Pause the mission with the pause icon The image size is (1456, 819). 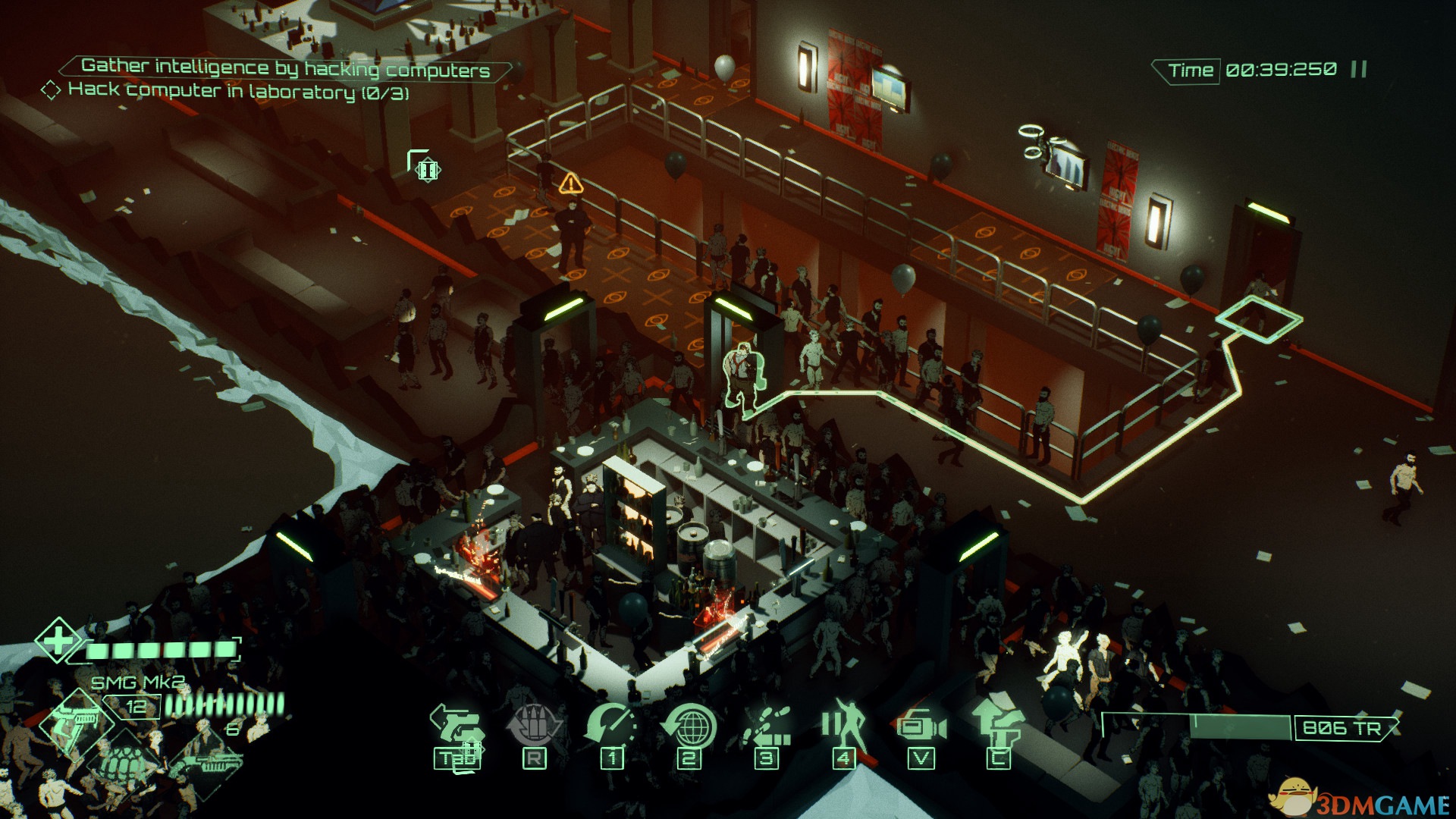(x=1359, y=70)
